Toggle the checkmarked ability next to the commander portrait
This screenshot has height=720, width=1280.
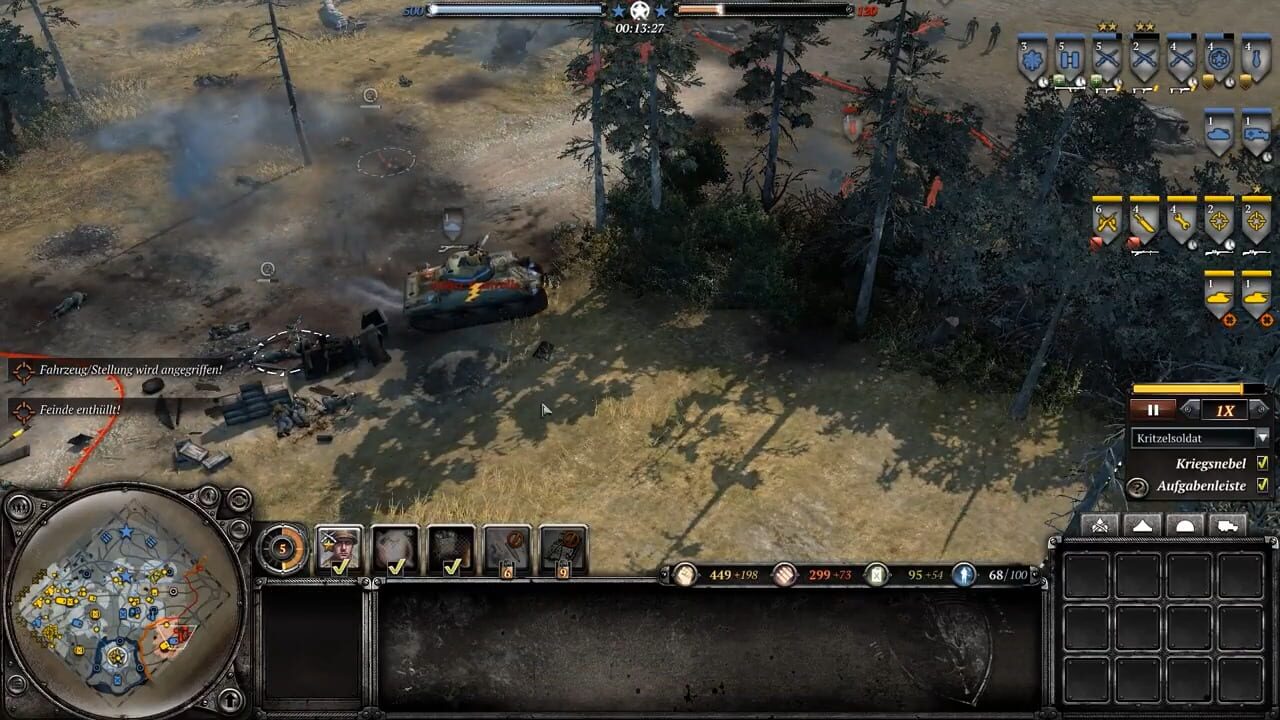396,550
